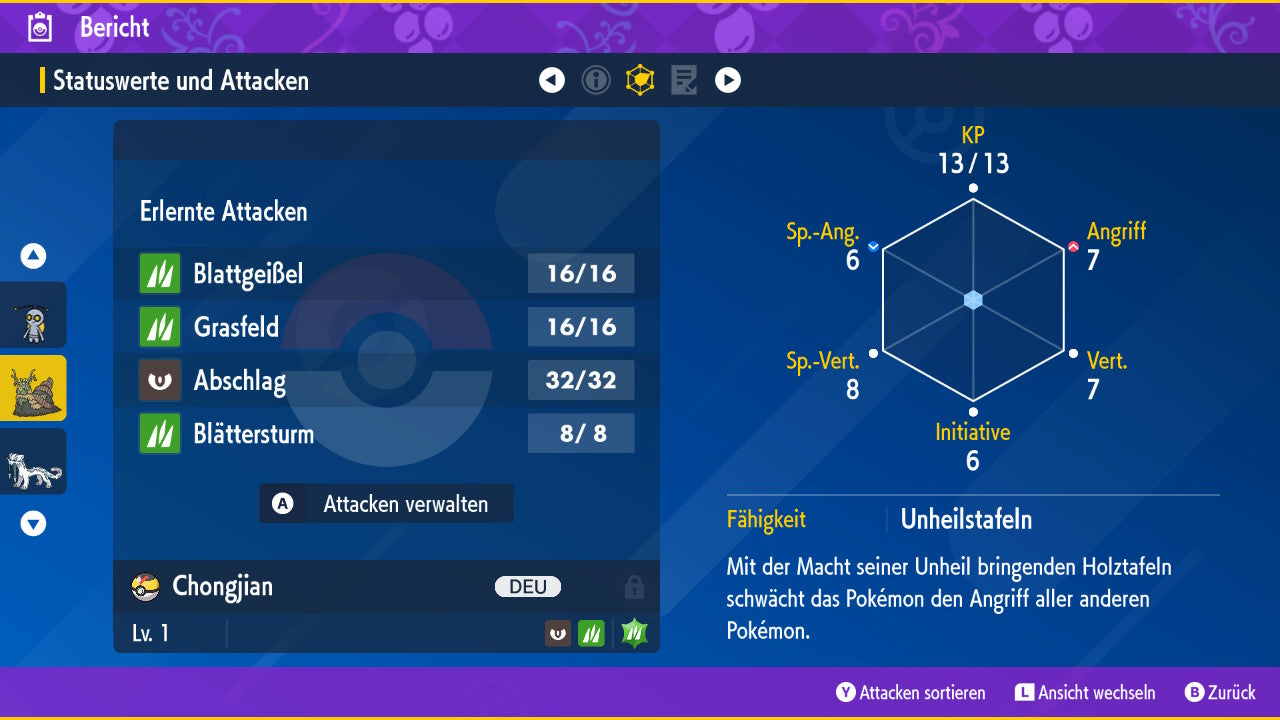Choose the Grasfeld move

(x=386, y=327)
